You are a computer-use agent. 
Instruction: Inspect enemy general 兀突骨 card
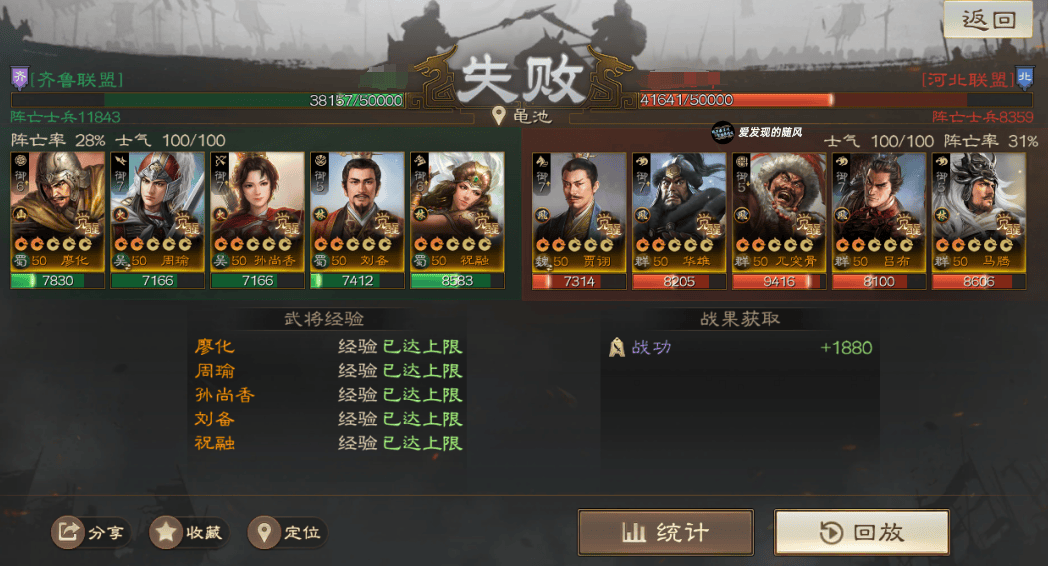(779, 213)
